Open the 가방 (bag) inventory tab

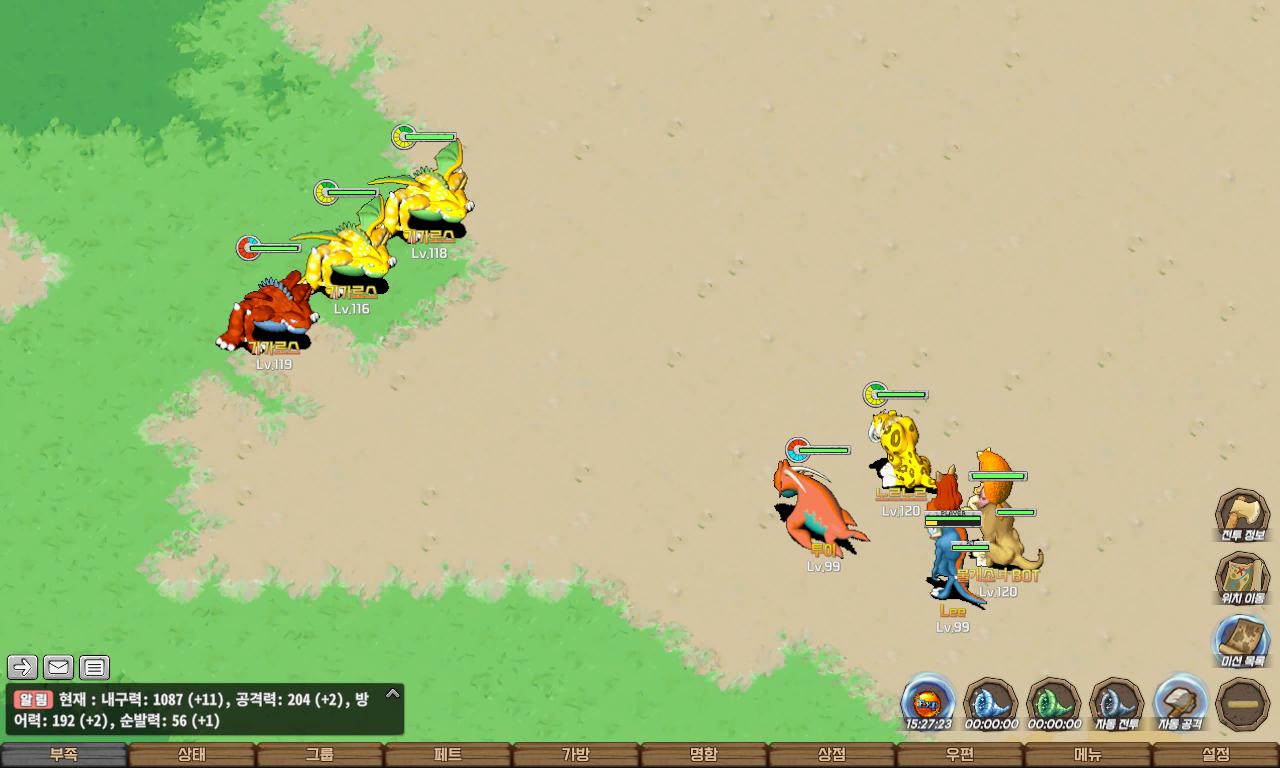(x=576, y=755)
